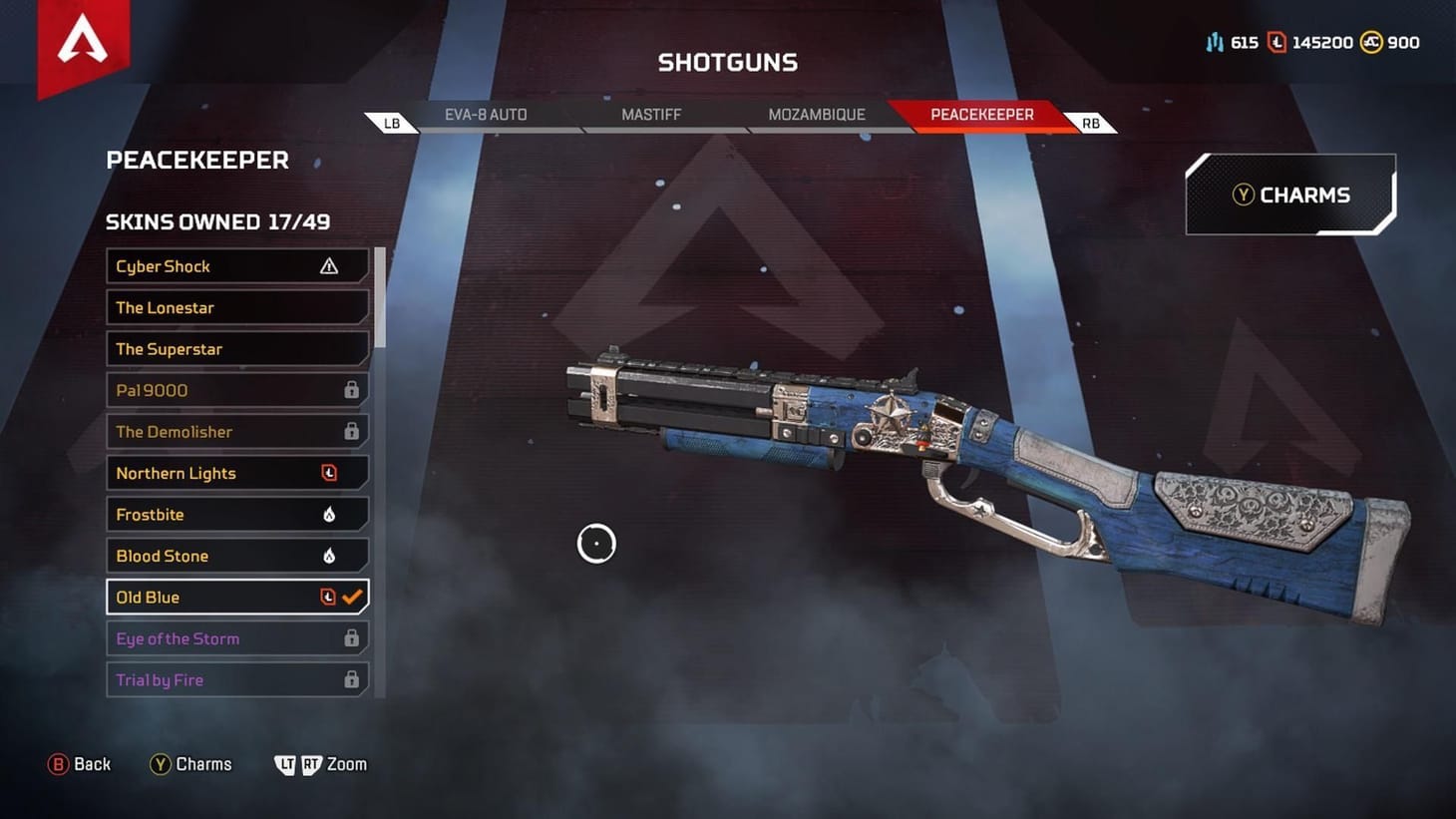Click the LB bumper tab indicator
Screen dimensions: 1456x819
tap(391, 122)
